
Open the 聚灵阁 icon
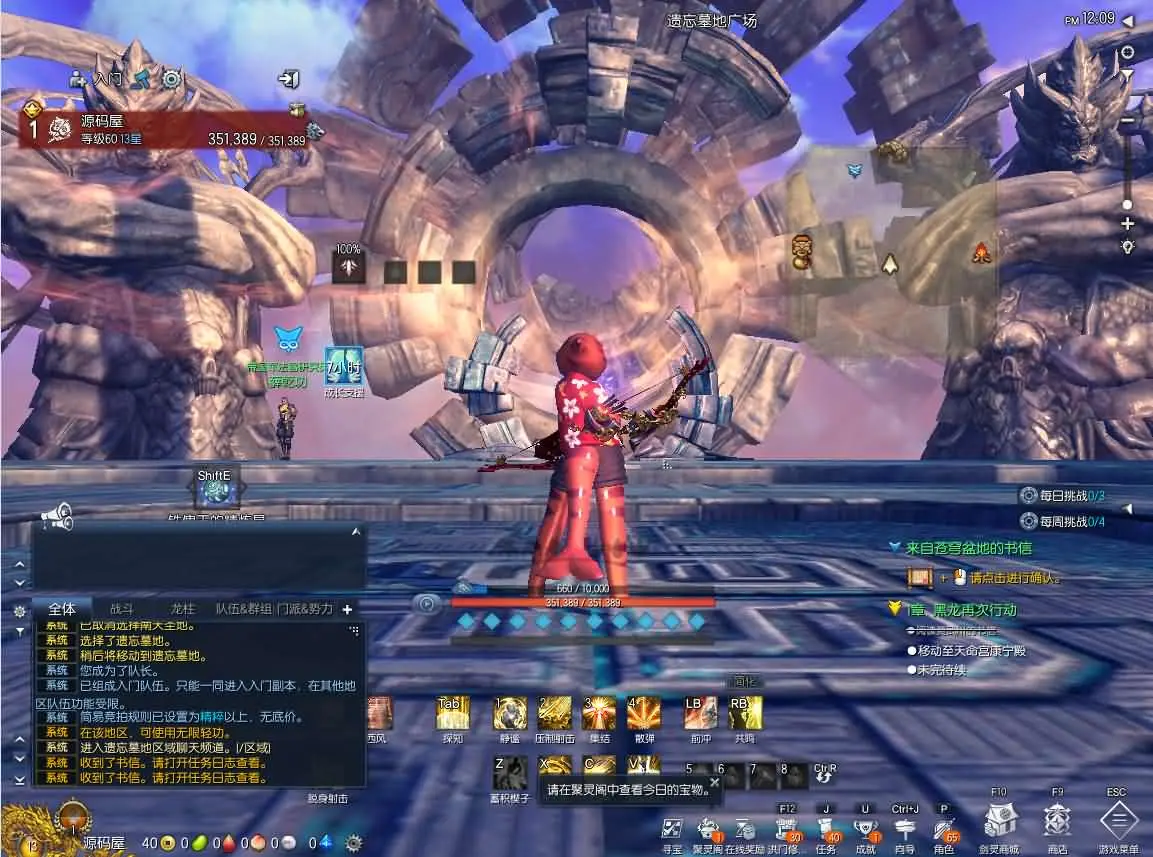(x=707, y=828)
